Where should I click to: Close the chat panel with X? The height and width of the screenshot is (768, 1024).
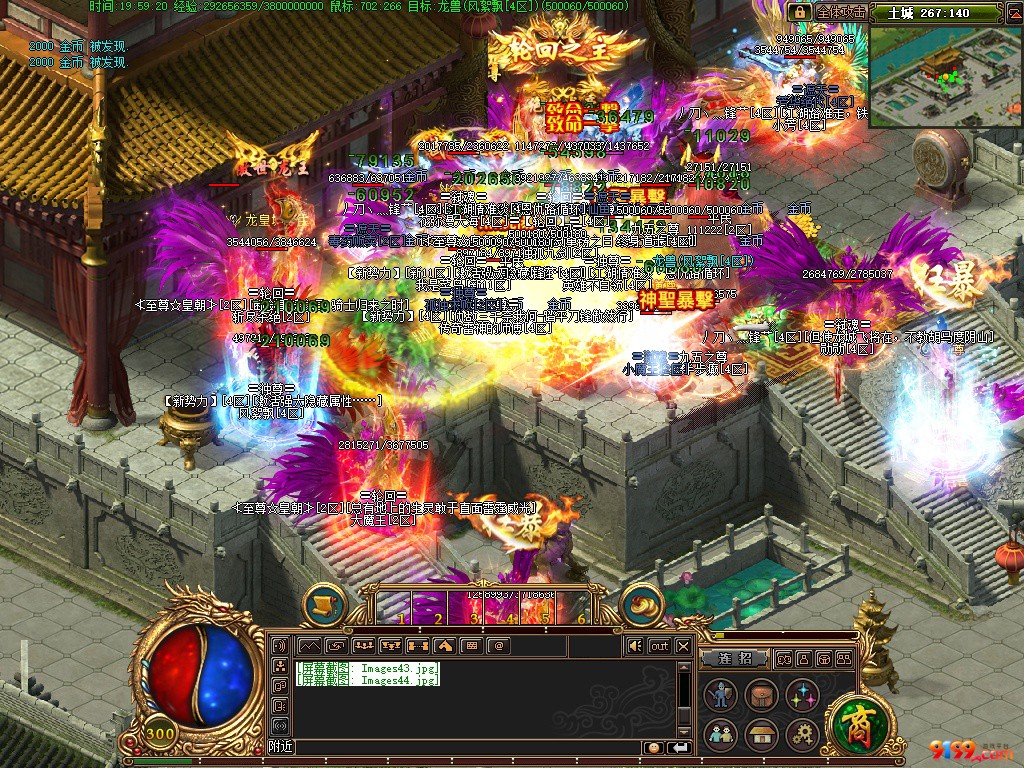pos(683,646)
